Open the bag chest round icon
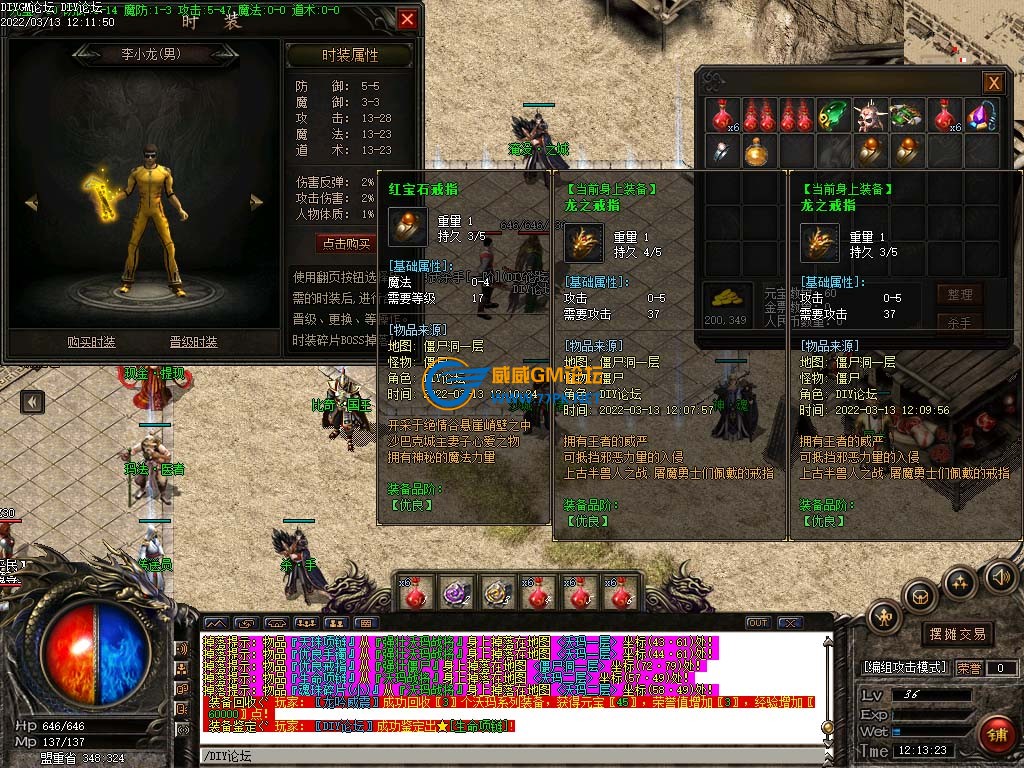 [x=920, y=596]
